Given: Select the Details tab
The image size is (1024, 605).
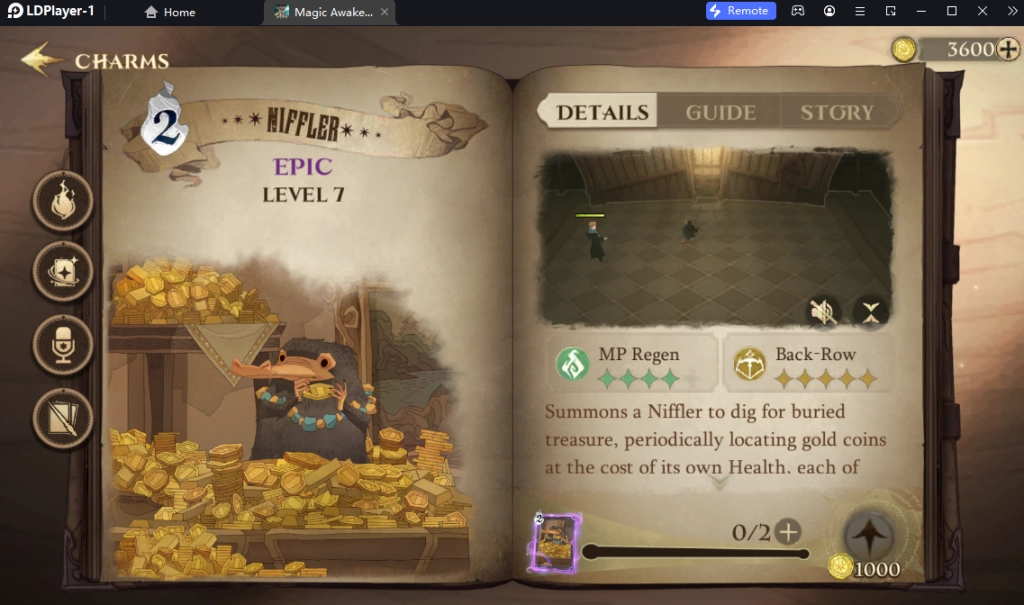Looking at the screenshot, I should [x=602, y=112].
